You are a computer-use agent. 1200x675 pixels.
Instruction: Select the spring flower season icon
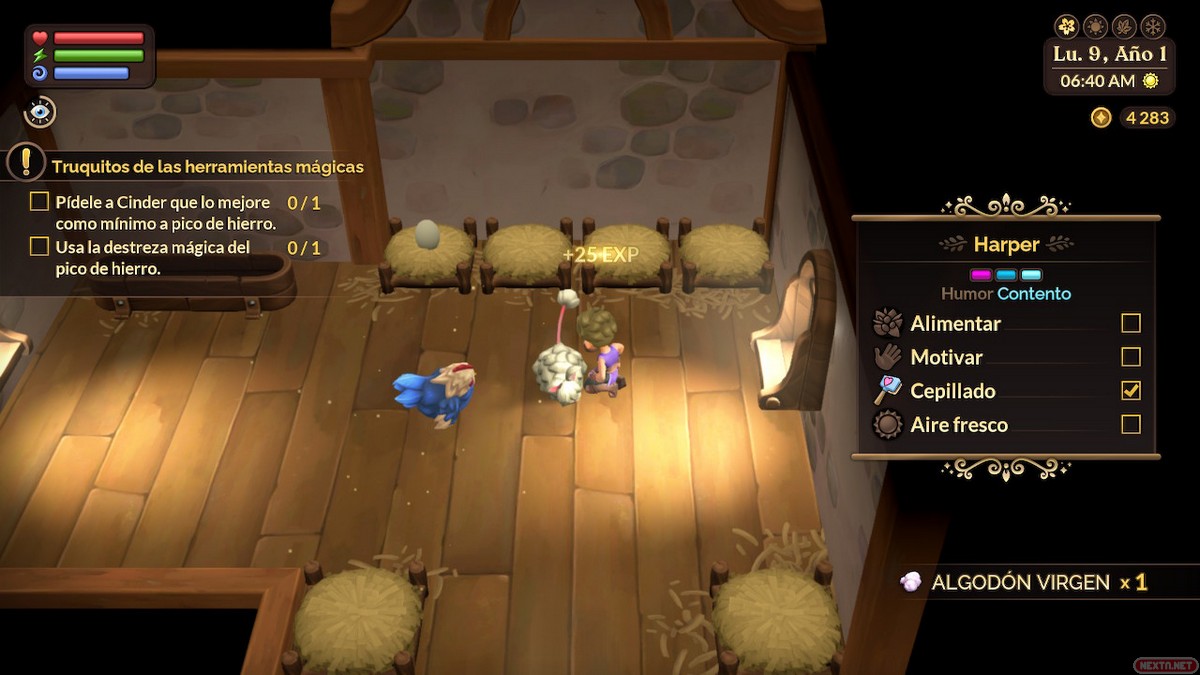pos(1066,26)
